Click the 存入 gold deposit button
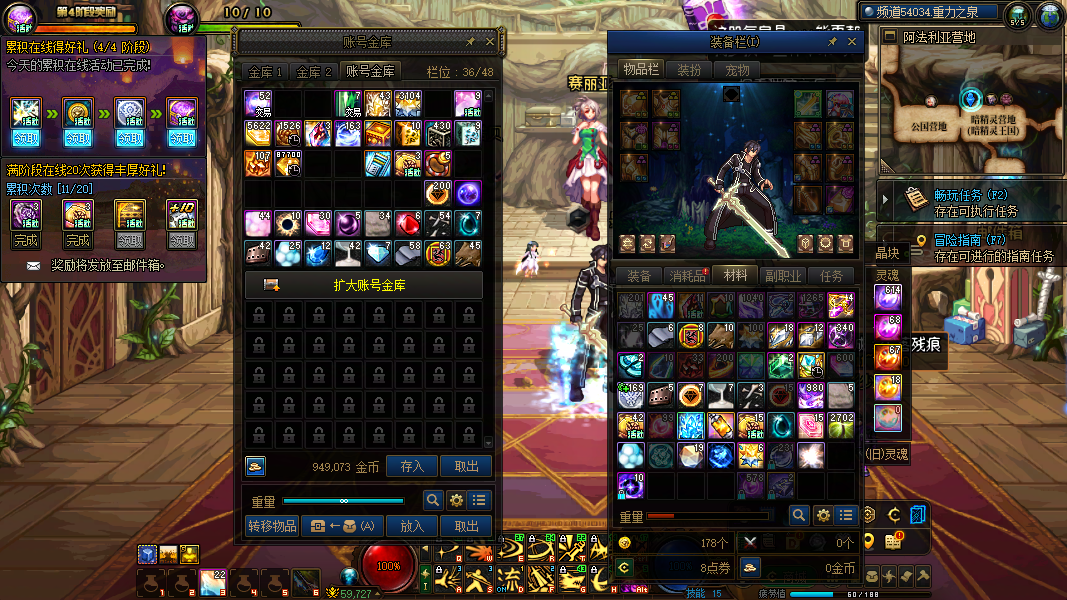The height and width of the screenshot is (600, 1067). coord(412,466)
